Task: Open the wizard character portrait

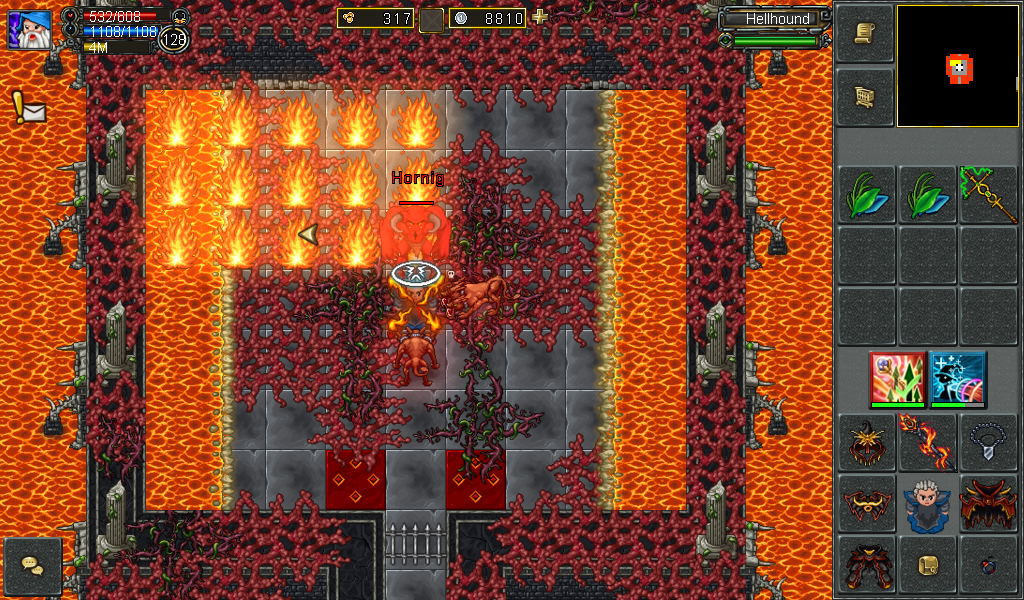Action: point(30,29)
